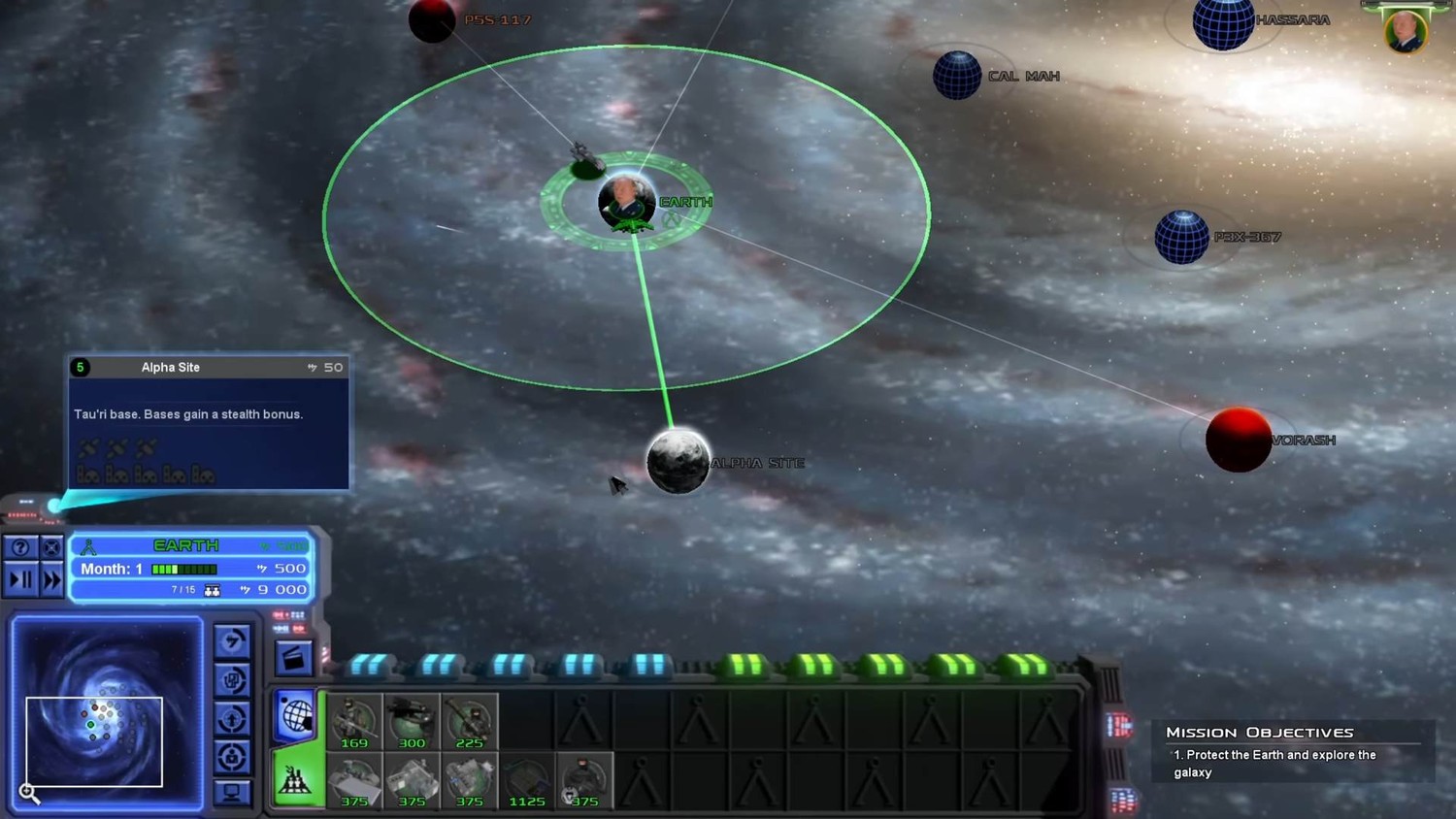This screenshot has height=819, width=1456.
Task: Open the clapperboard cinematic button
Action: click(293, 658)
